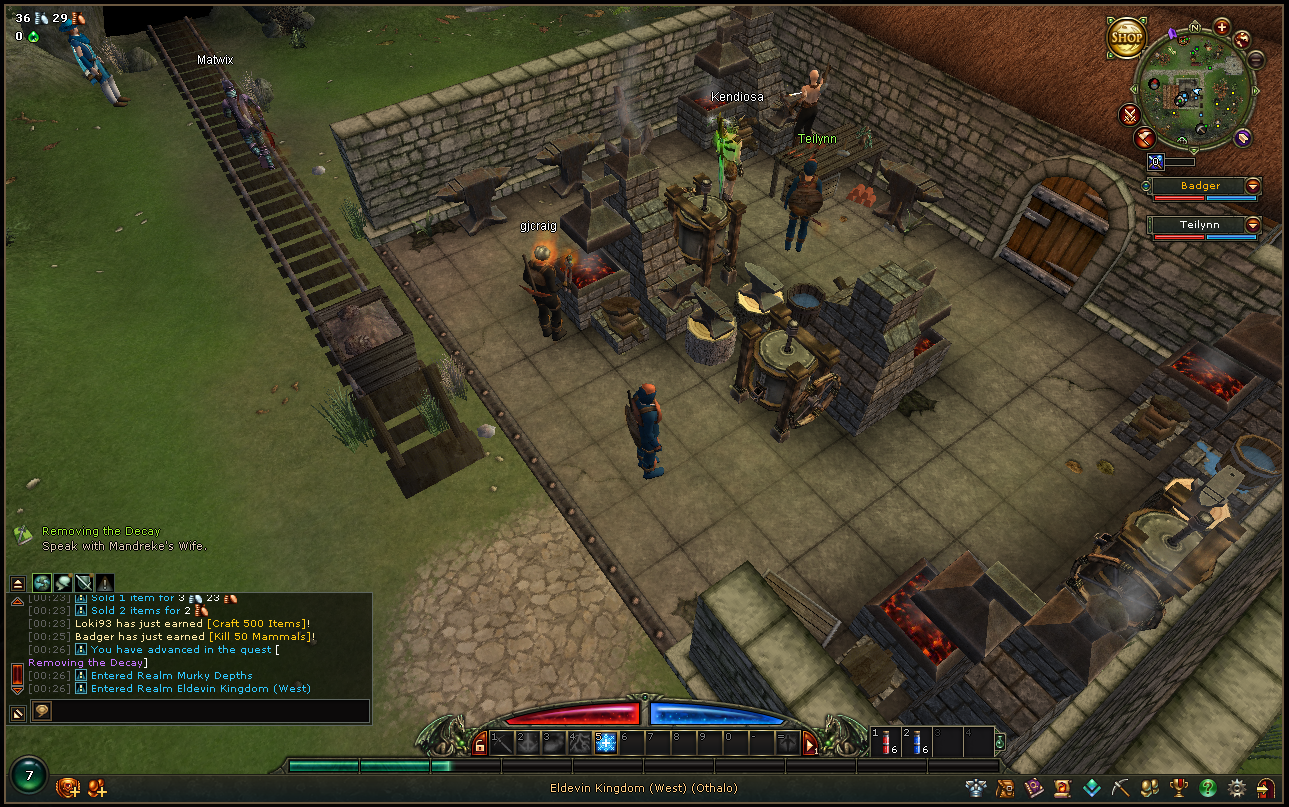The image size is (1289, 807).
Task: Open the world map globe button
Action: (1242, 39)
